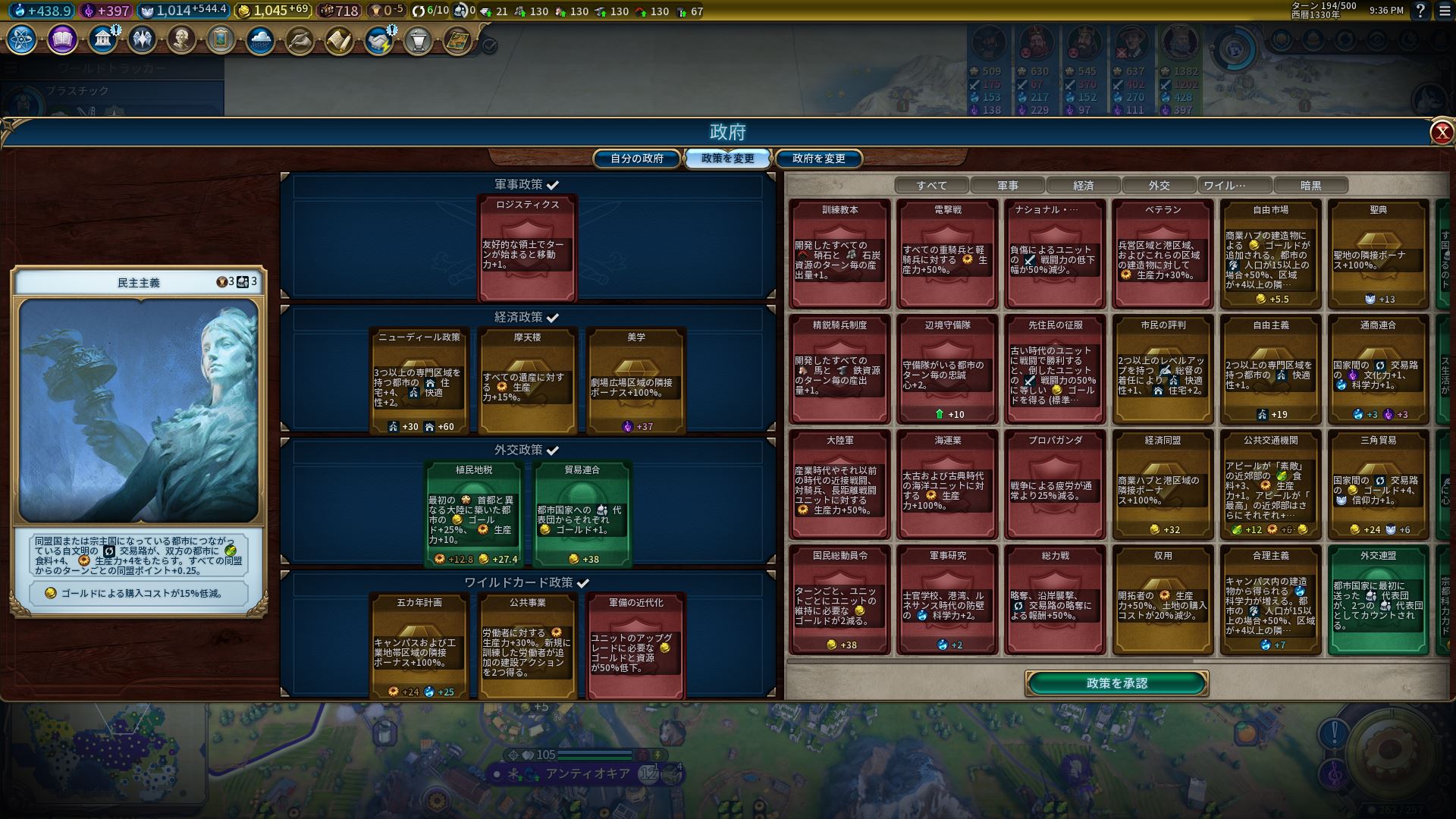Choose the 外交連盟 green policy card
The width and height of the screenshot is (1456, 819).
pos(1378,599)
